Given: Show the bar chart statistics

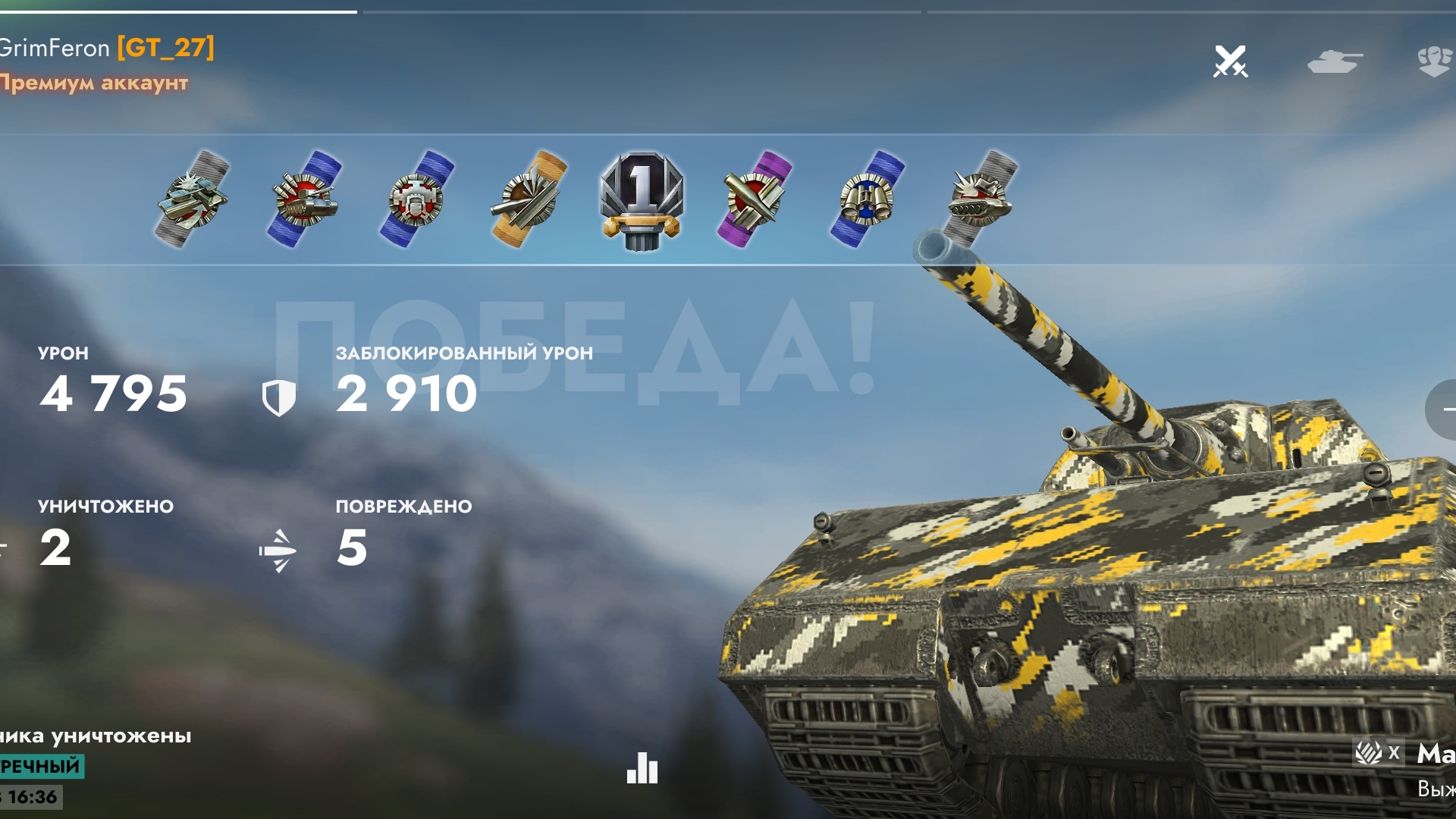Looking at the screenshot, I should 642,768.
